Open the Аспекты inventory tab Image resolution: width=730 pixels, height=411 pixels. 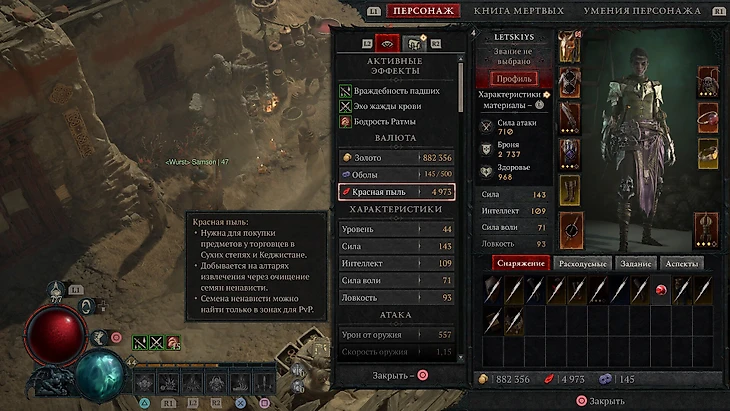point(681,264)
